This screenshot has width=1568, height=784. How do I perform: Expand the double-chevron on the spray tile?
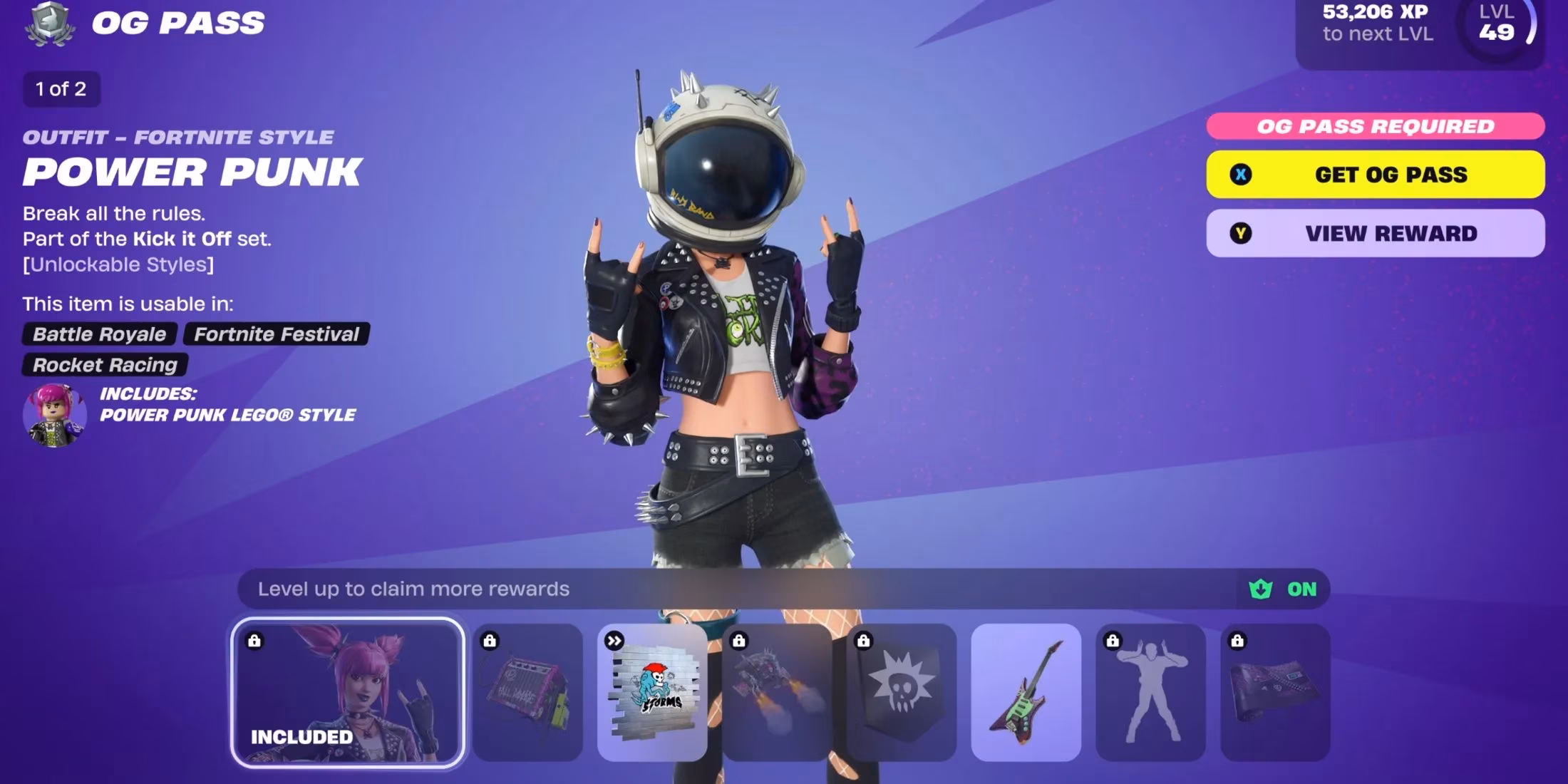coord(614,640)
